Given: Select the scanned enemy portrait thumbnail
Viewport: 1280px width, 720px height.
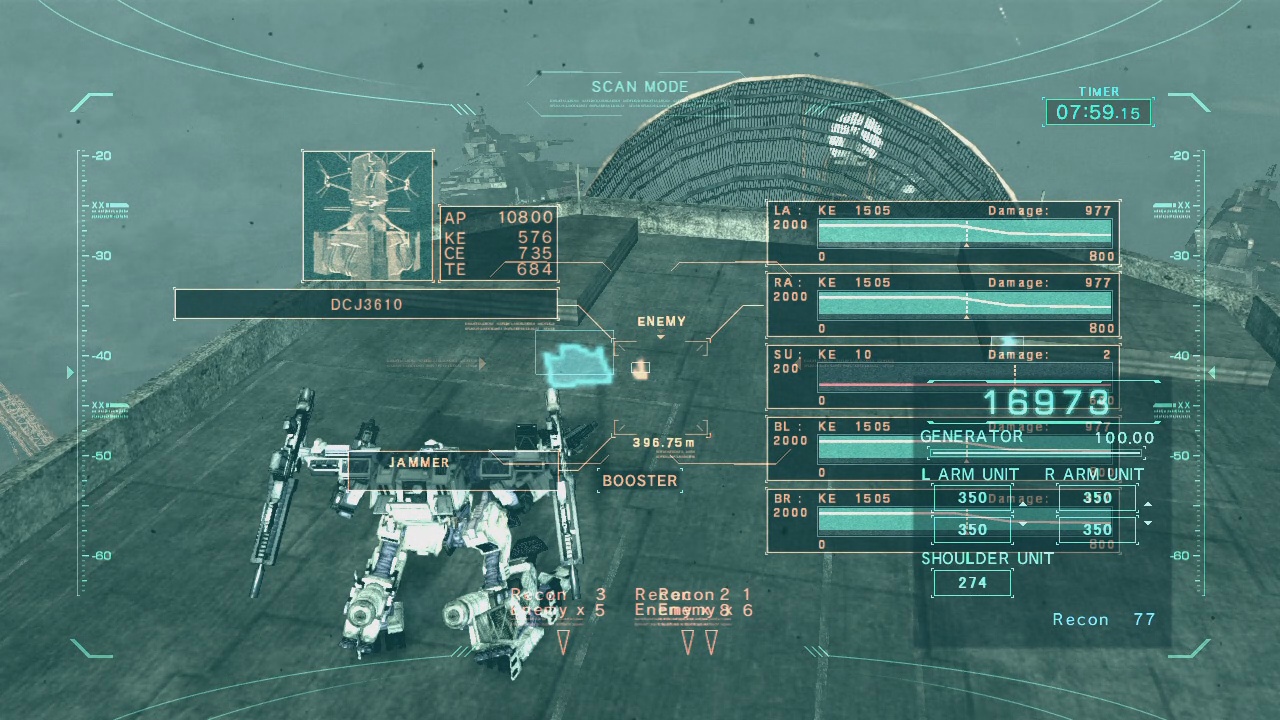Looking at the screenshot, I should (368, 216).
